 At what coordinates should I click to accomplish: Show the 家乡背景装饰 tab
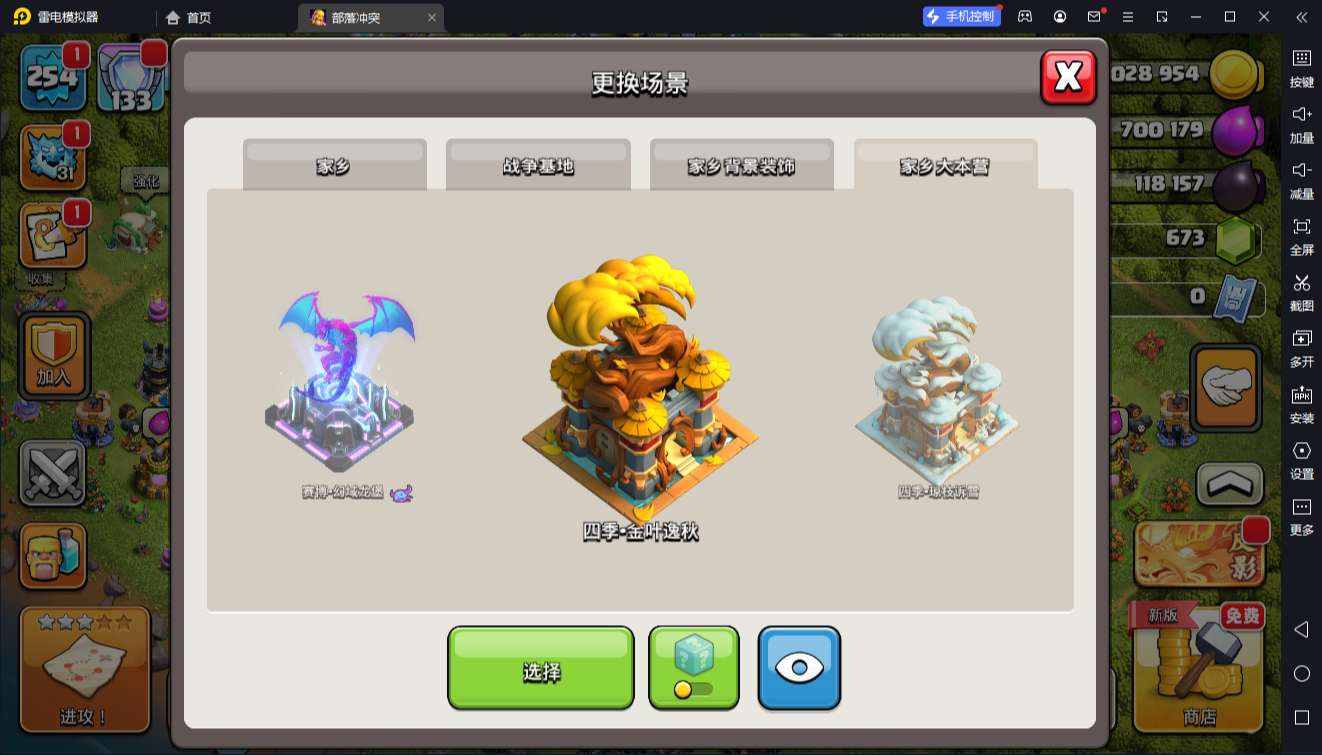coord(741,165)
